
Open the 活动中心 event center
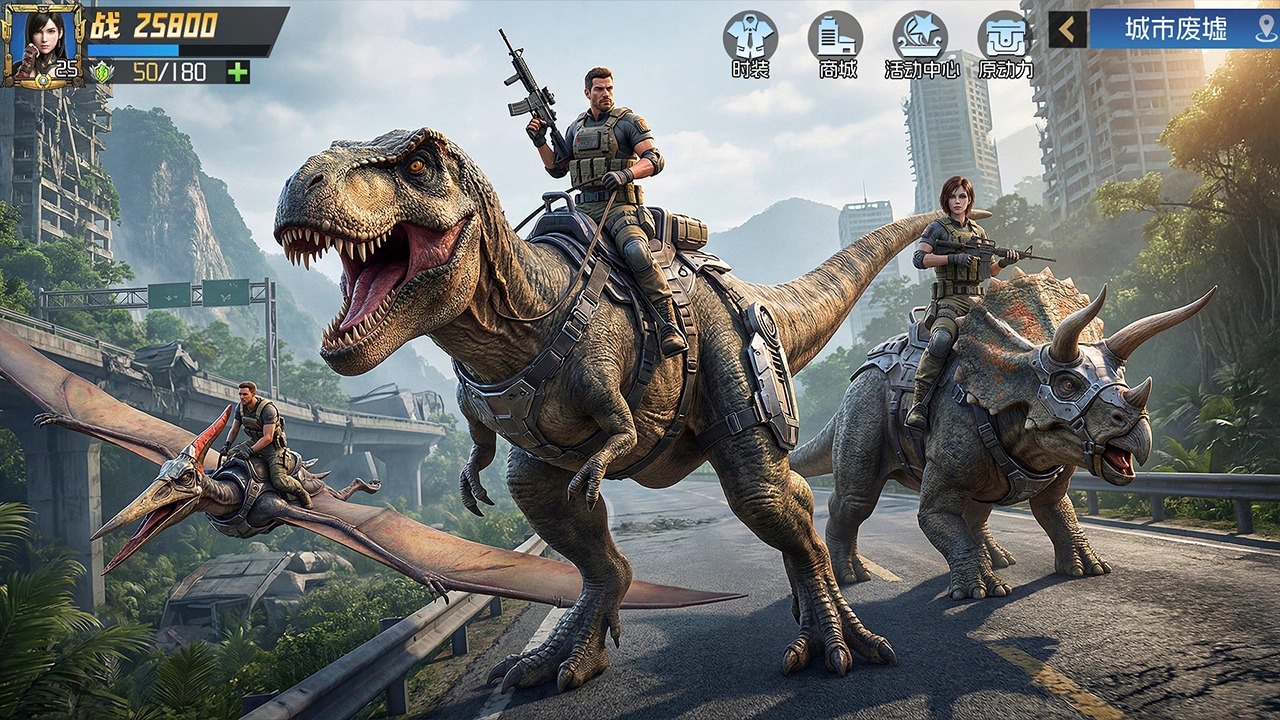pyautogui.click(x=920, y=44)
